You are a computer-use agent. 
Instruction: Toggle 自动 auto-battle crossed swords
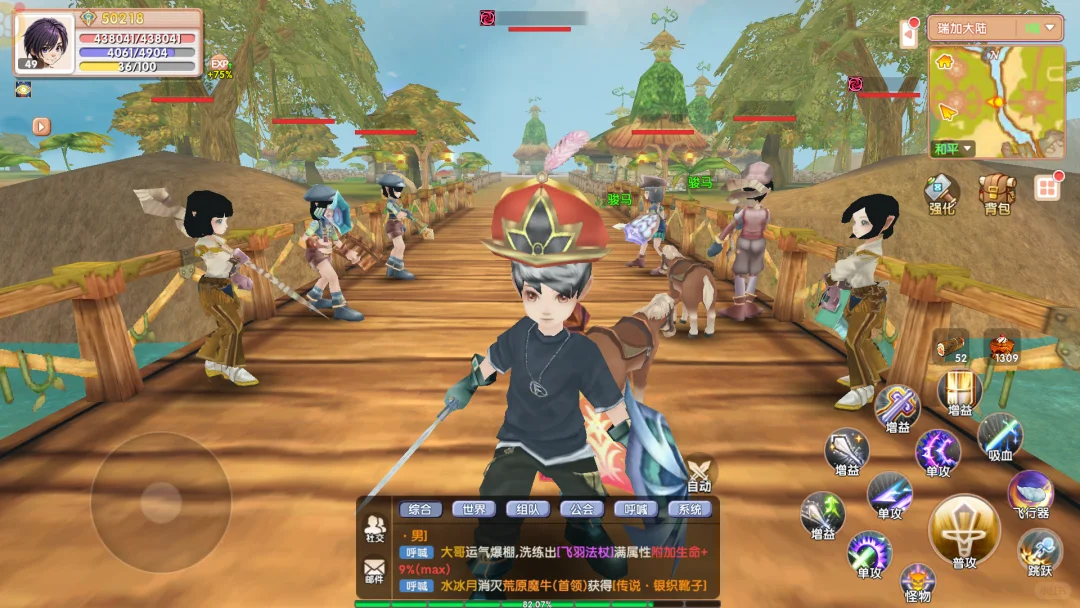pyautogui.click(x=699, y=472)
